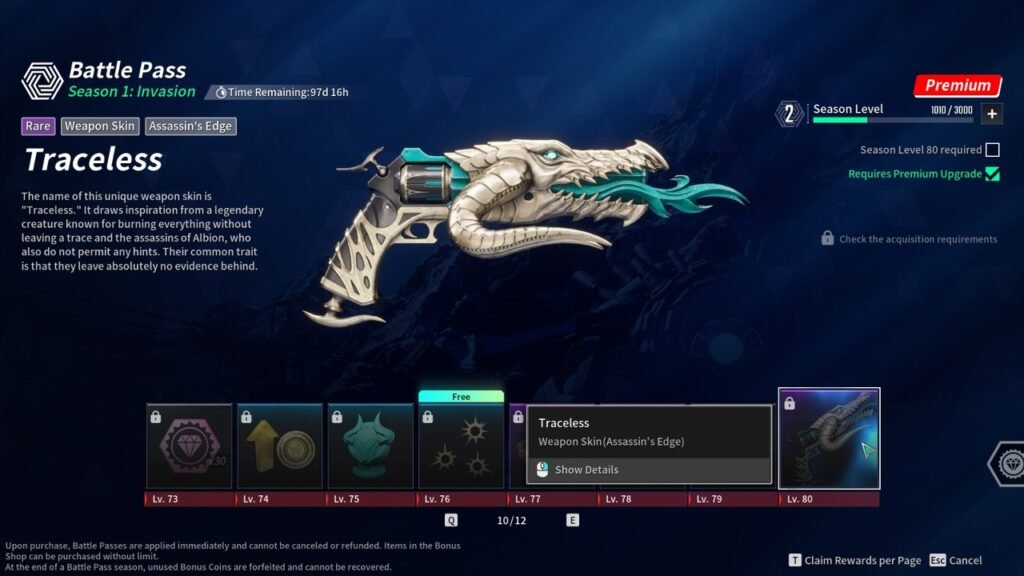Click the plus button beside Season Level
1024x576 pixels.
coord(991,114)
